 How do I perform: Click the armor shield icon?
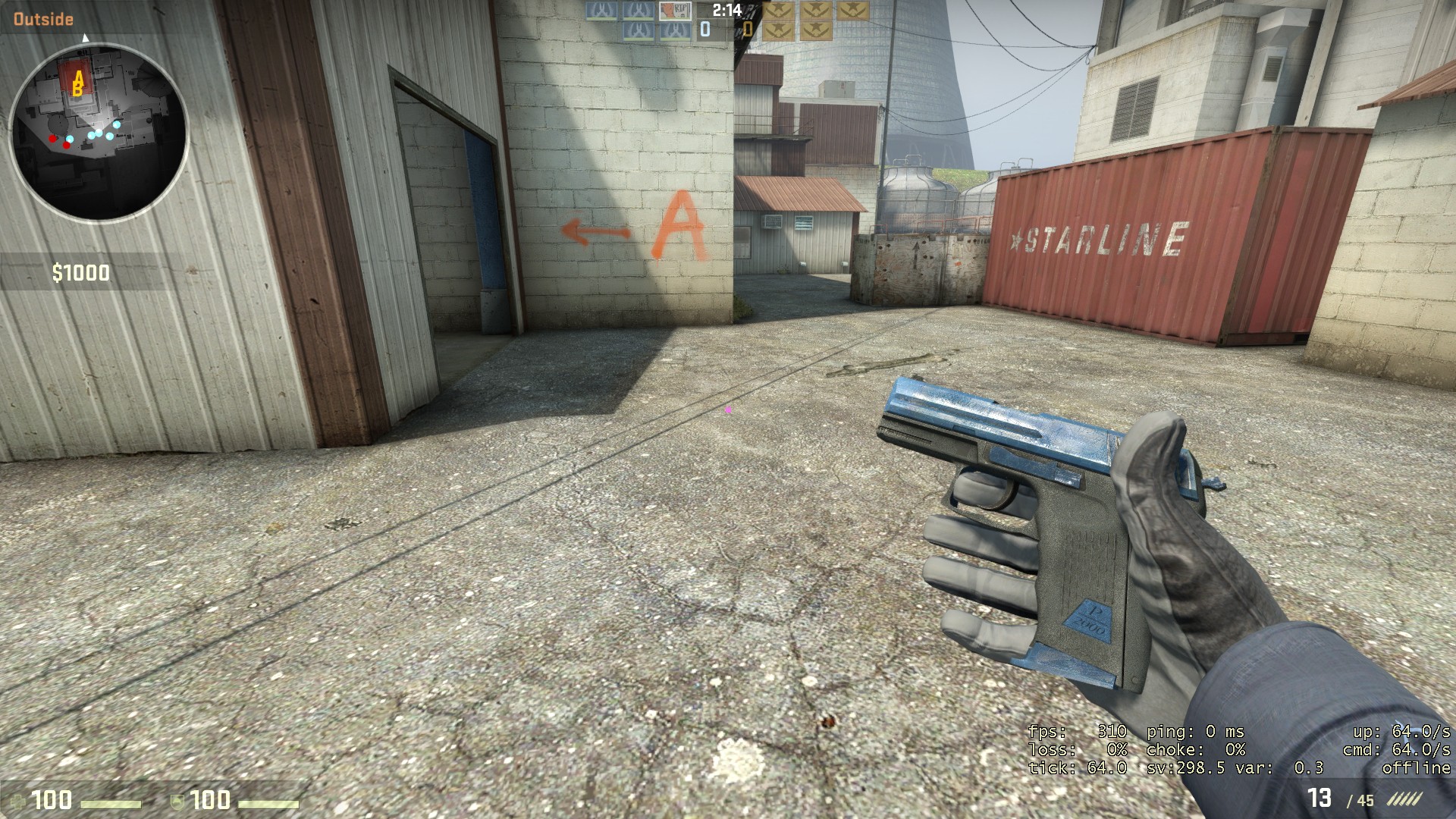pyautogui.click(x=177, y=802)
